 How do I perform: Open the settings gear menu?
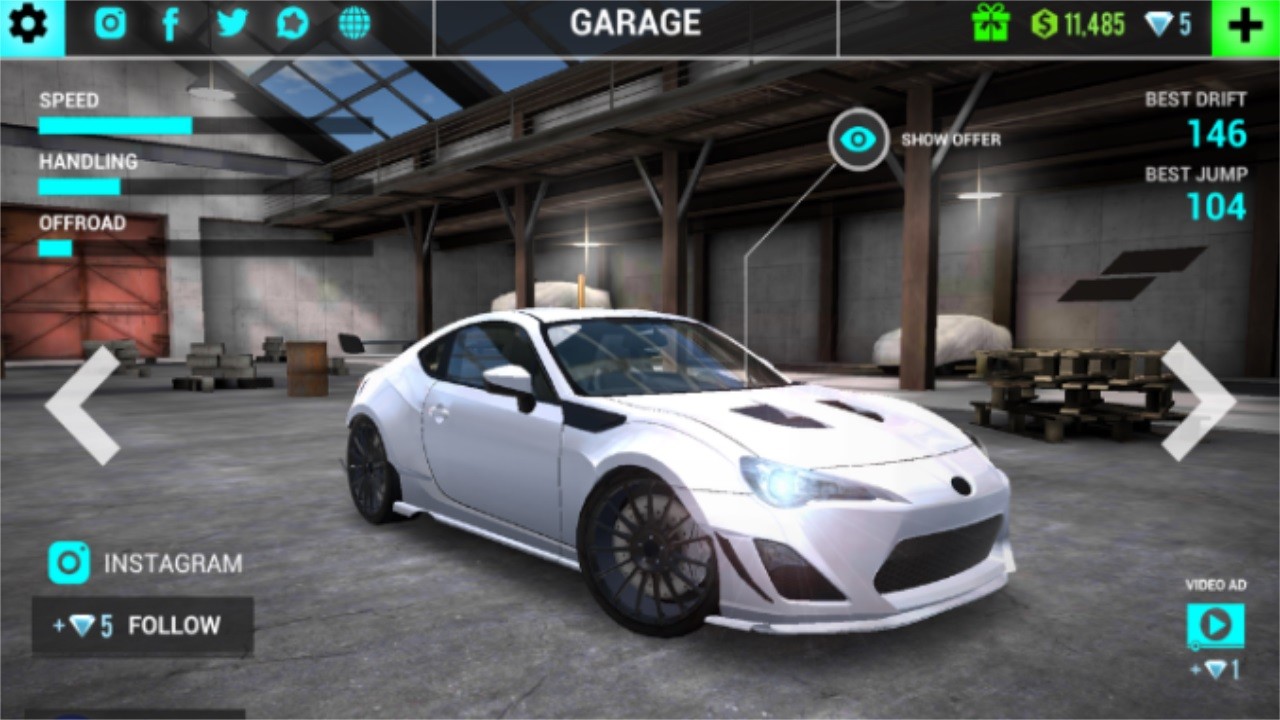27,24
